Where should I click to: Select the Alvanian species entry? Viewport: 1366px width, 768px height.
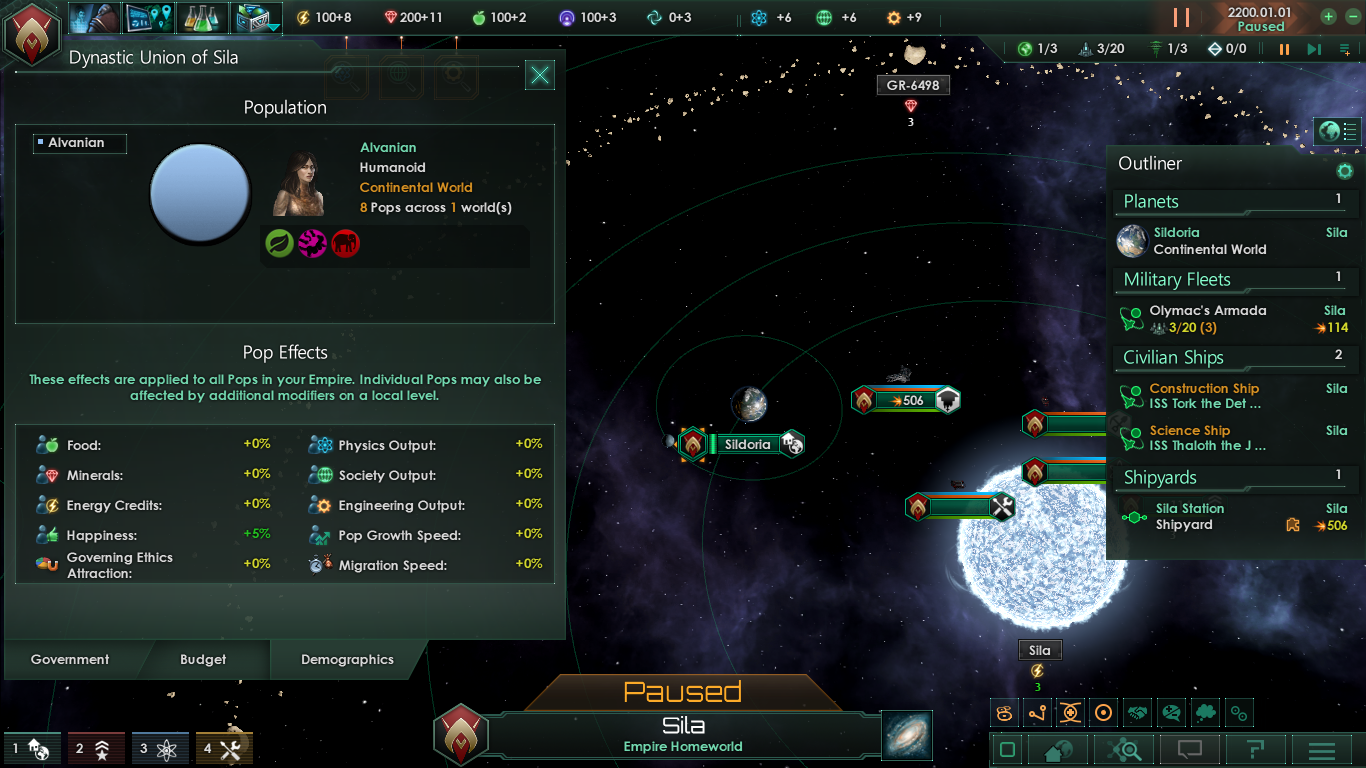(78, 143)
